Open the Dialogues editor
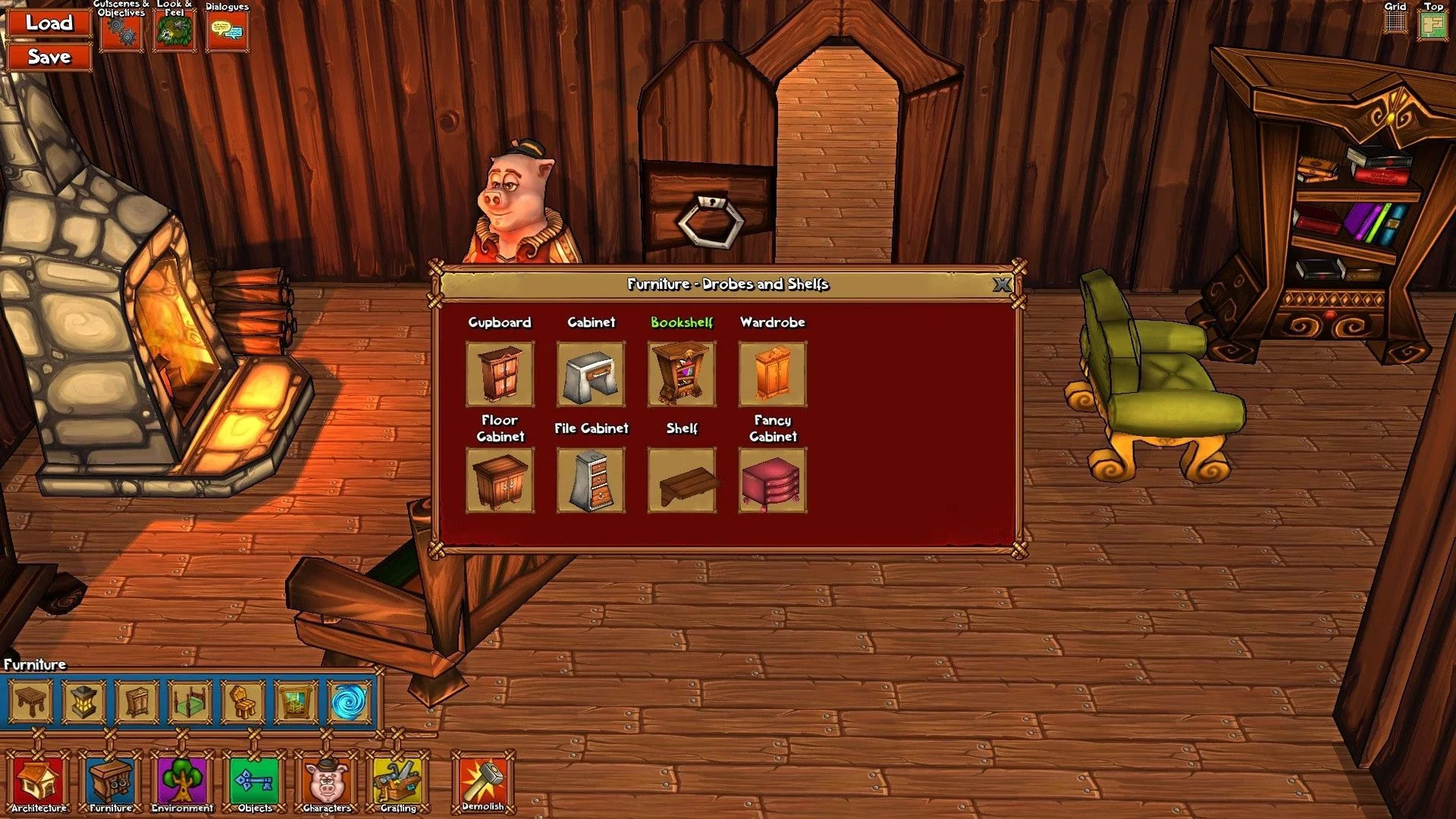The image size is (1456, 819). pos(227,32)
